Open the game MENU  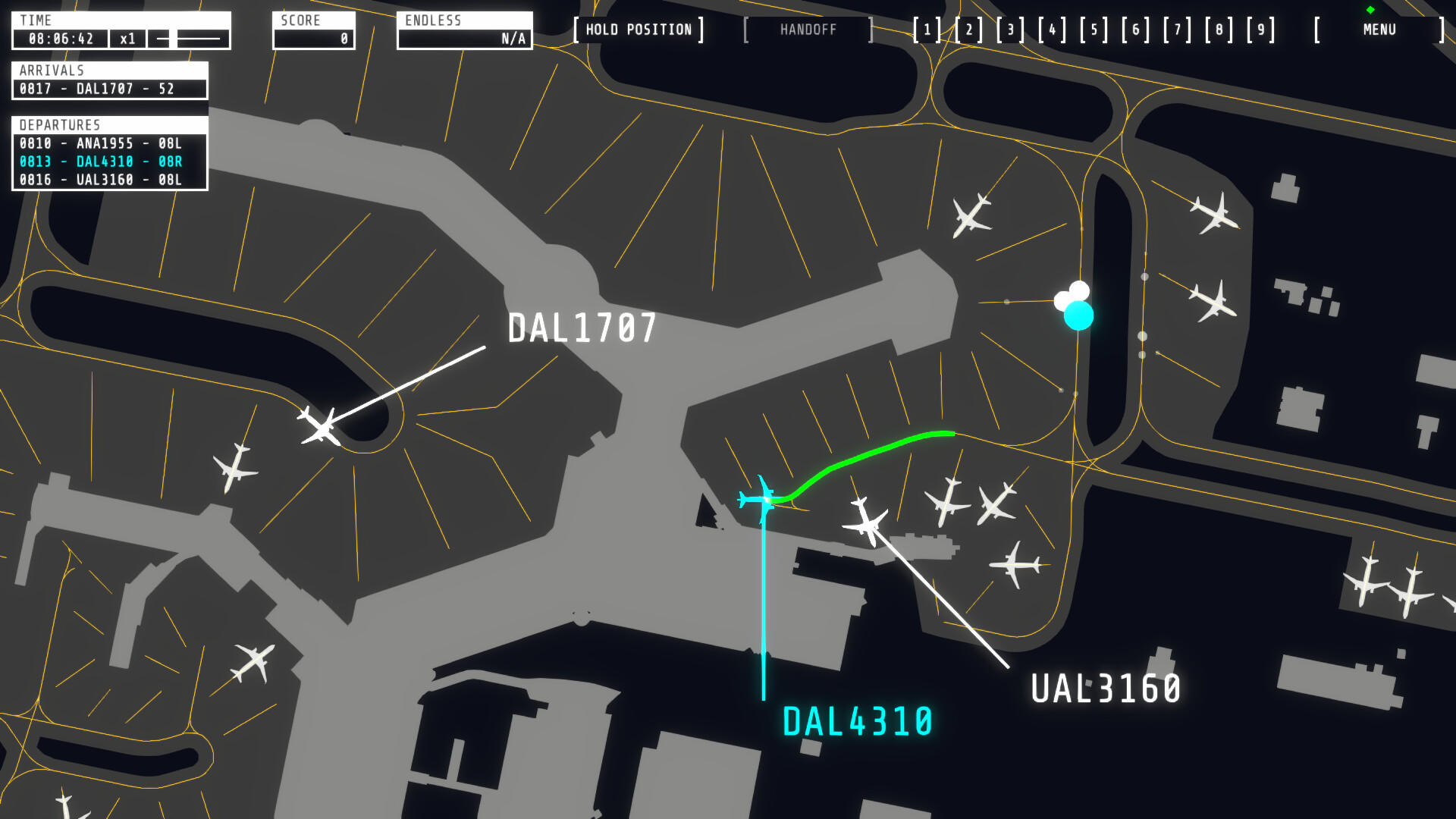coord(1378,30)
